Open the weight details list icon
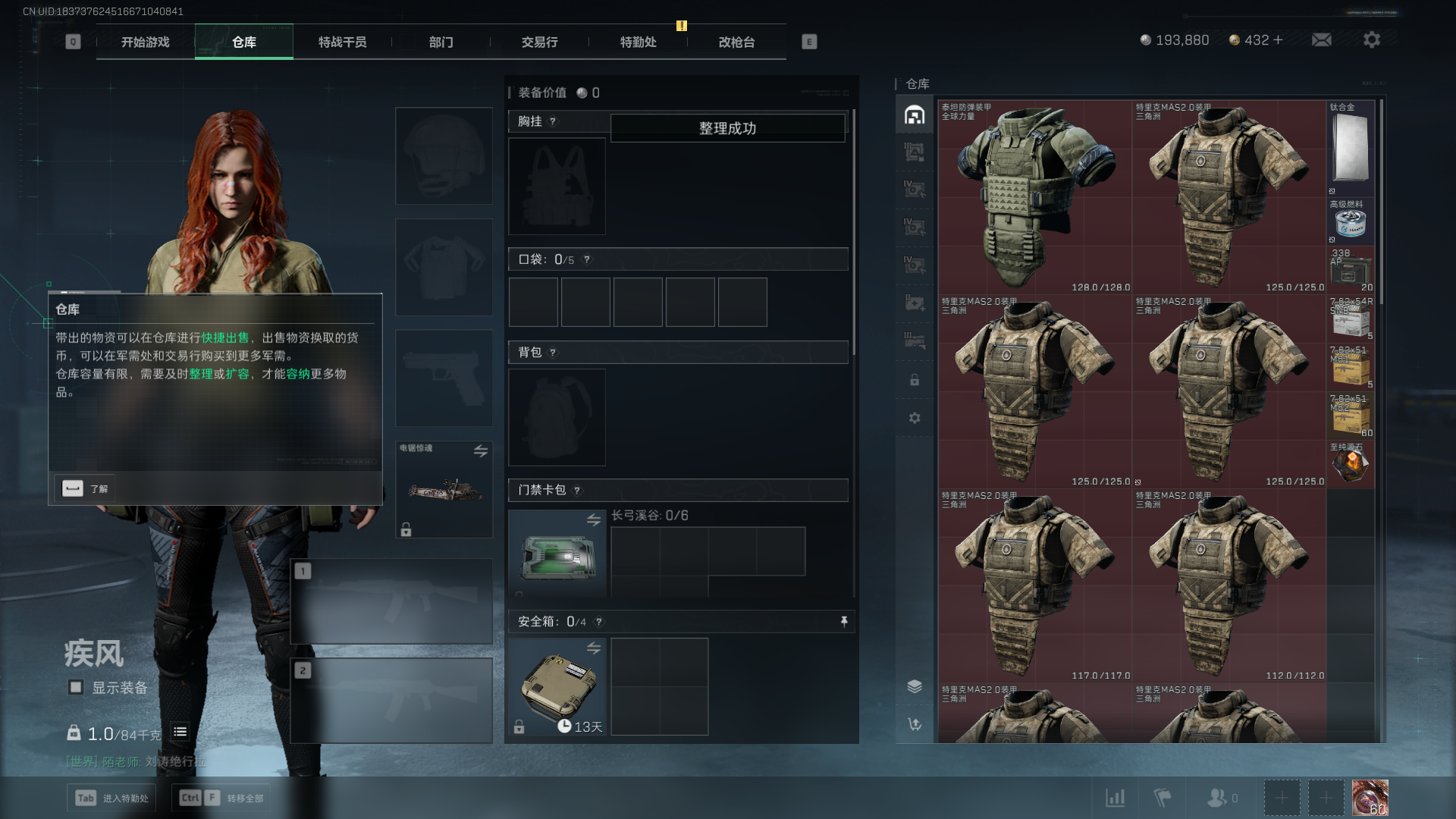Image resolution: width=1456 pixels, height=819 pixels. tap(180, 732)
